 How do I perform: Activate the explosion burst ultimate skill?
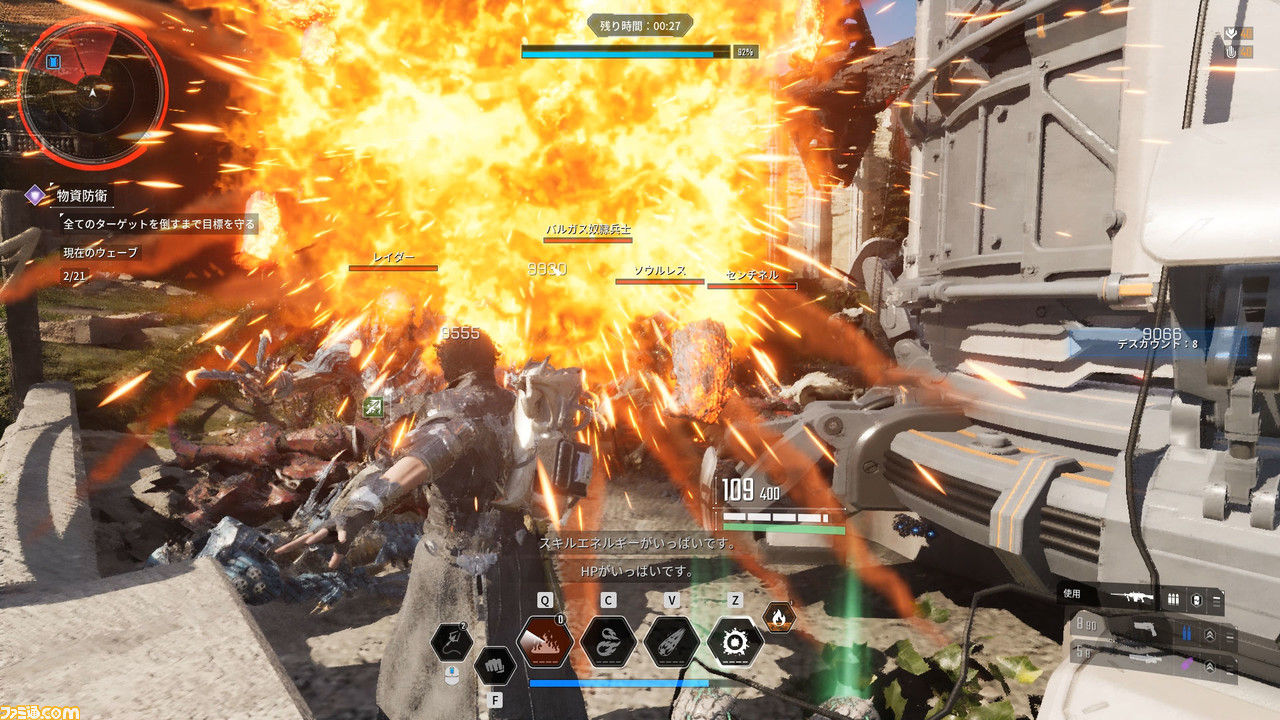[735, 641]
